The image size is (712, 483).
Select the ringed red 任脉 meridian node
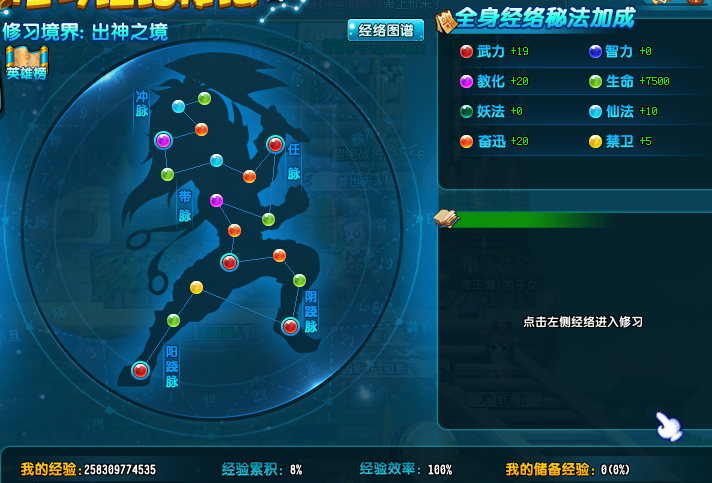(x=275, y=145)
